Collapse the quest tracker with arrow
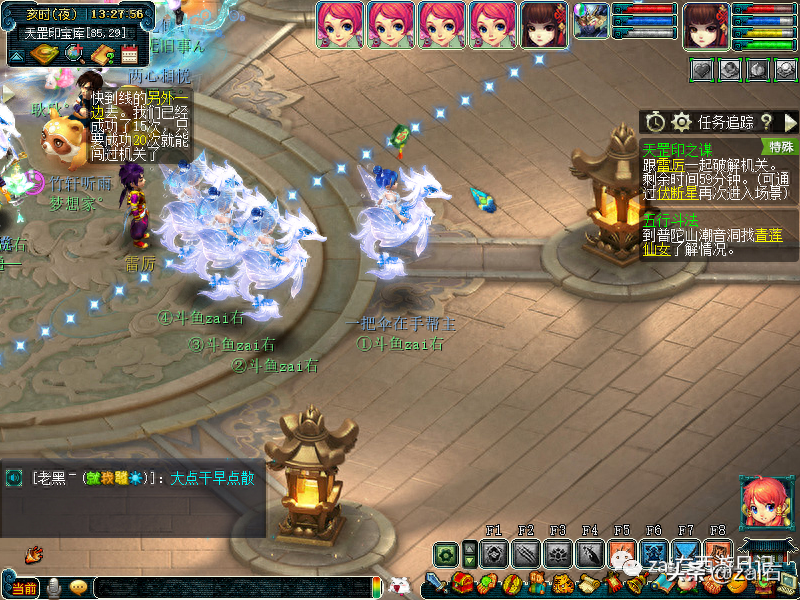This screenshot has width=800, height=600. pos(790,122)
